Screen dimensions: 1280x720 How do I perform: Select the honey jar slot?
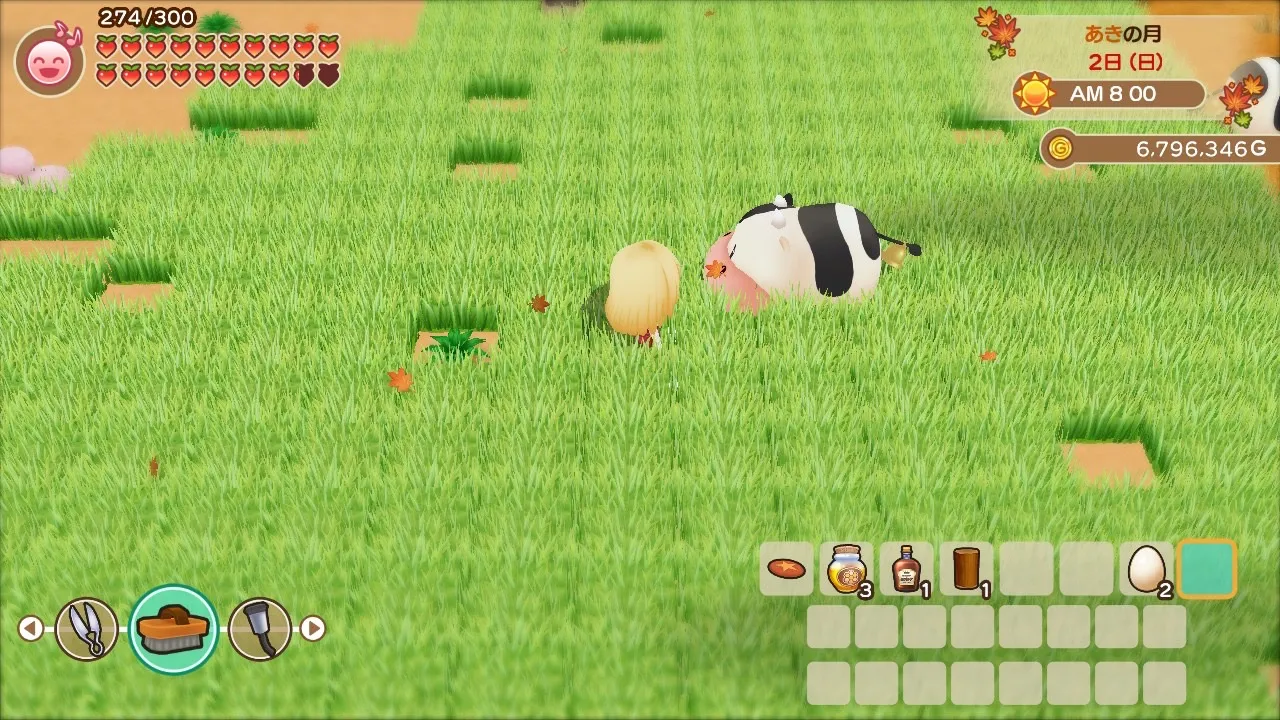pyautogui.click(x=846, y=569)
